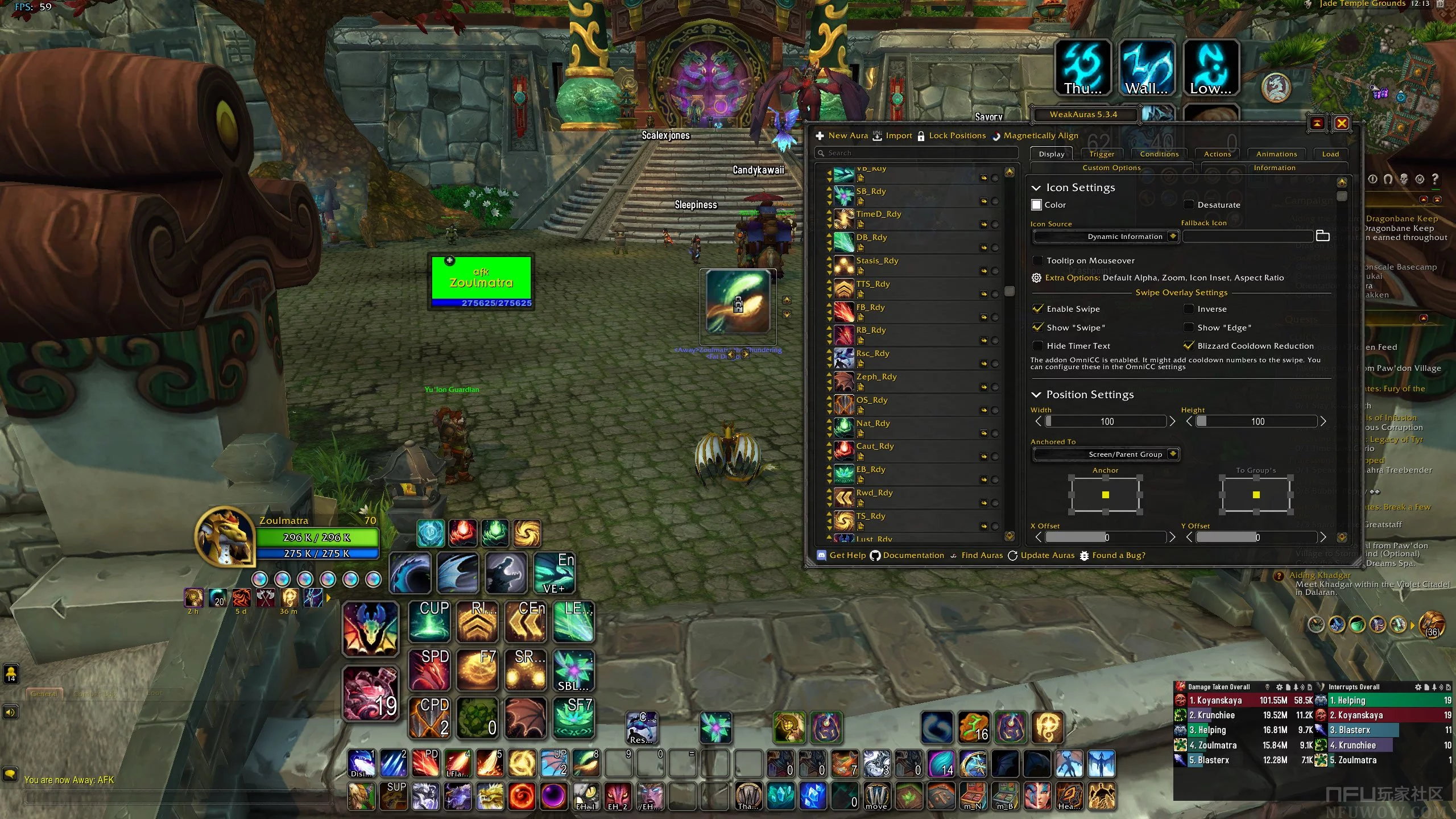Tick the Desaturate checkbox

click(x=1189, y=205)
